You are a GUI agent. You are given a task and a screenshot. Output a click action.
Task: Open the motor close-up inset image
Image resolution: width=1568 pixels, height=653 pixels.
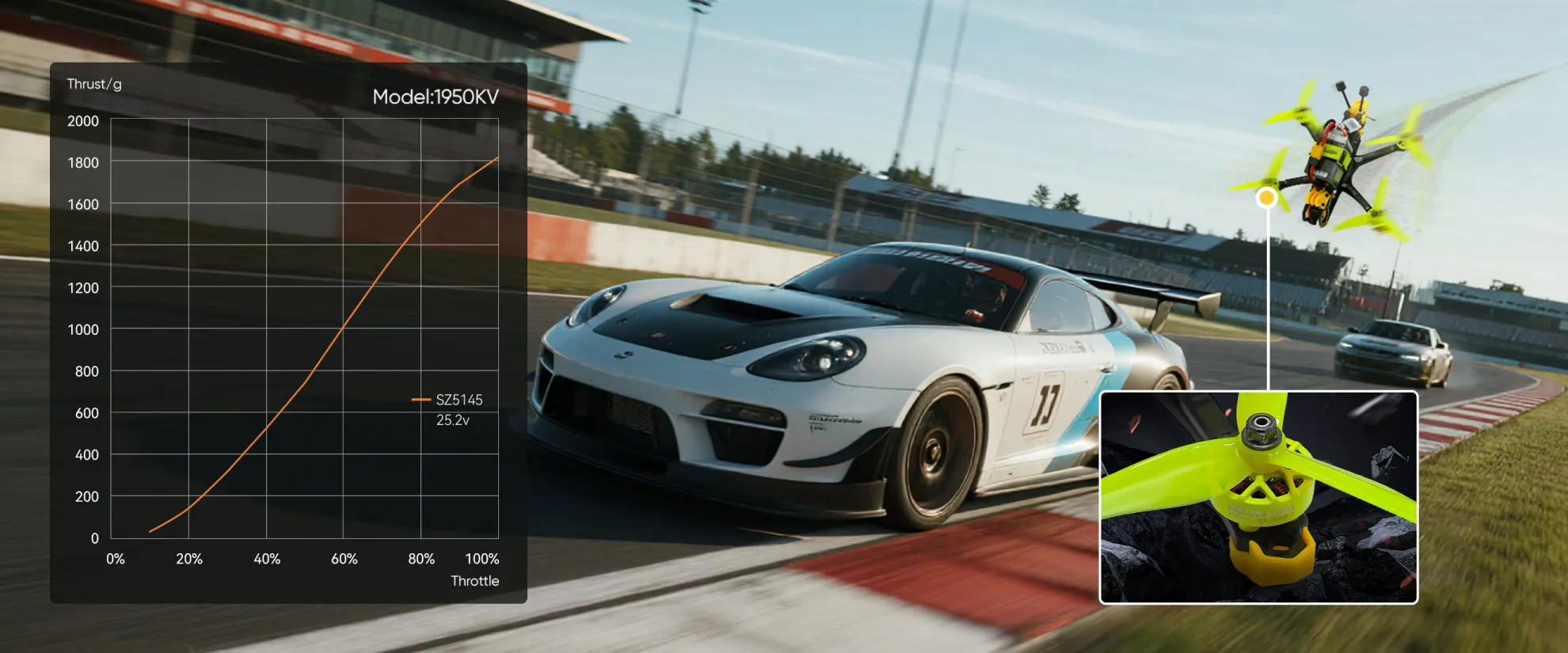point(1258,497)
